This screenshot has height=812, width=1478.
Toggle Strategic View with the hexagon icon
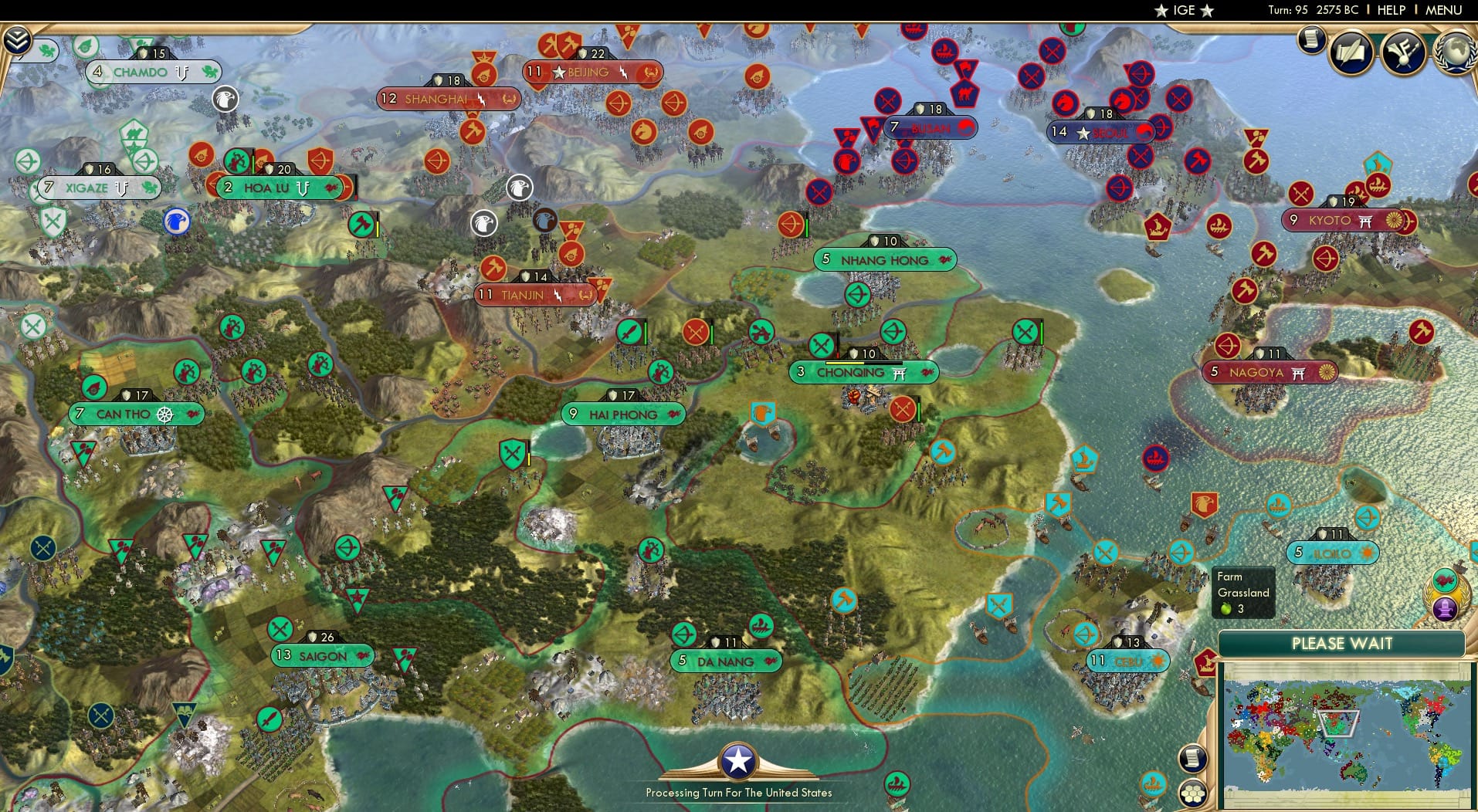1194,791
